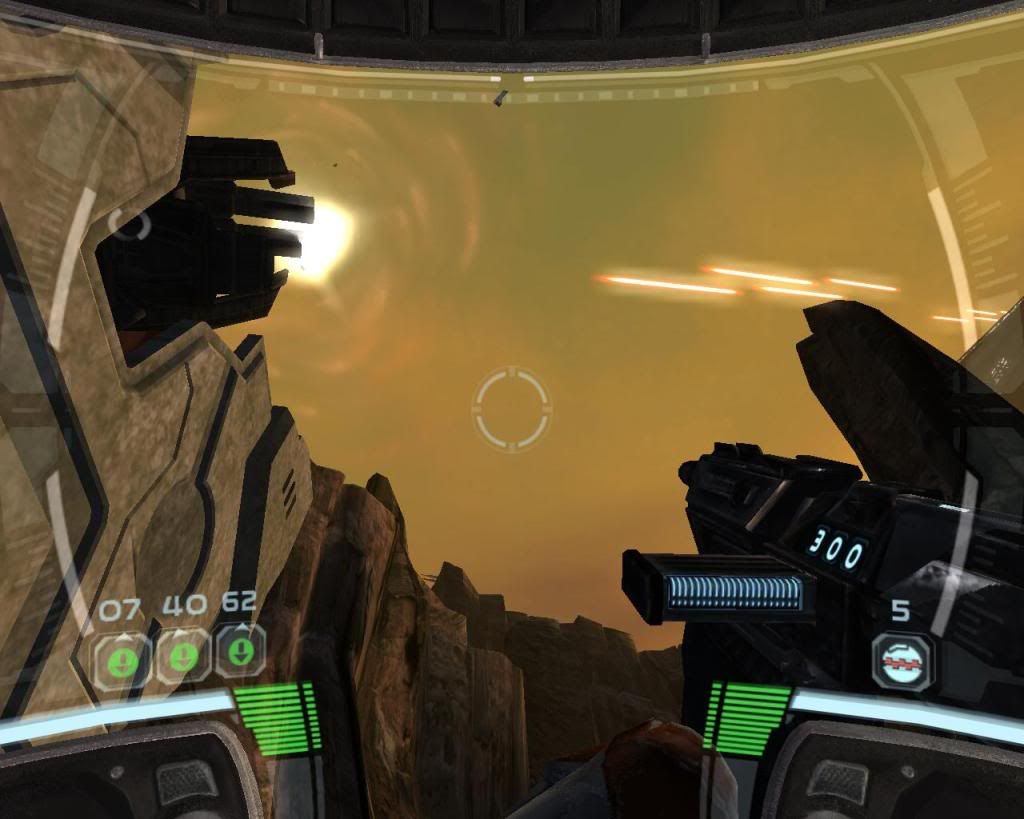The image size is (1024, 819).
Task: Select squad member 62's status icon
Action: [x=240, y=650]
